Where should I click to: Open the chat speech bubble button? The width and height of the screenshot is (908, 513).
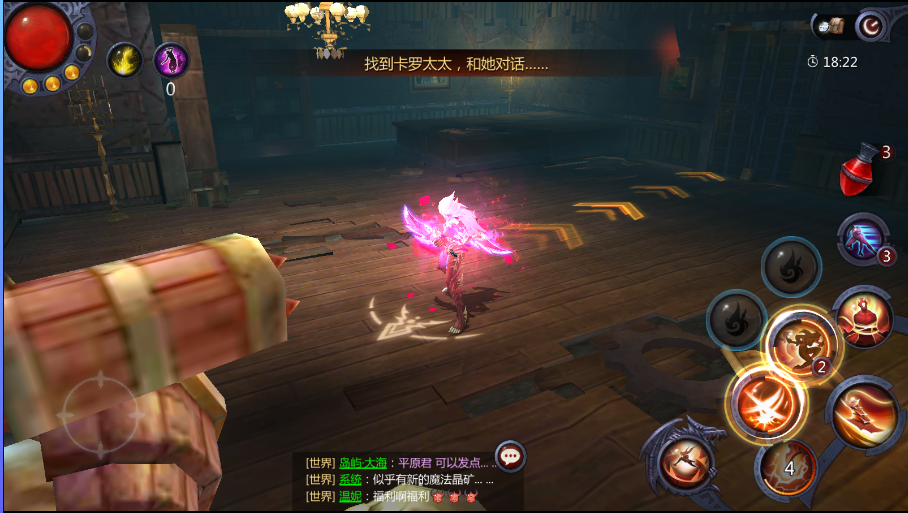[511, 457]
